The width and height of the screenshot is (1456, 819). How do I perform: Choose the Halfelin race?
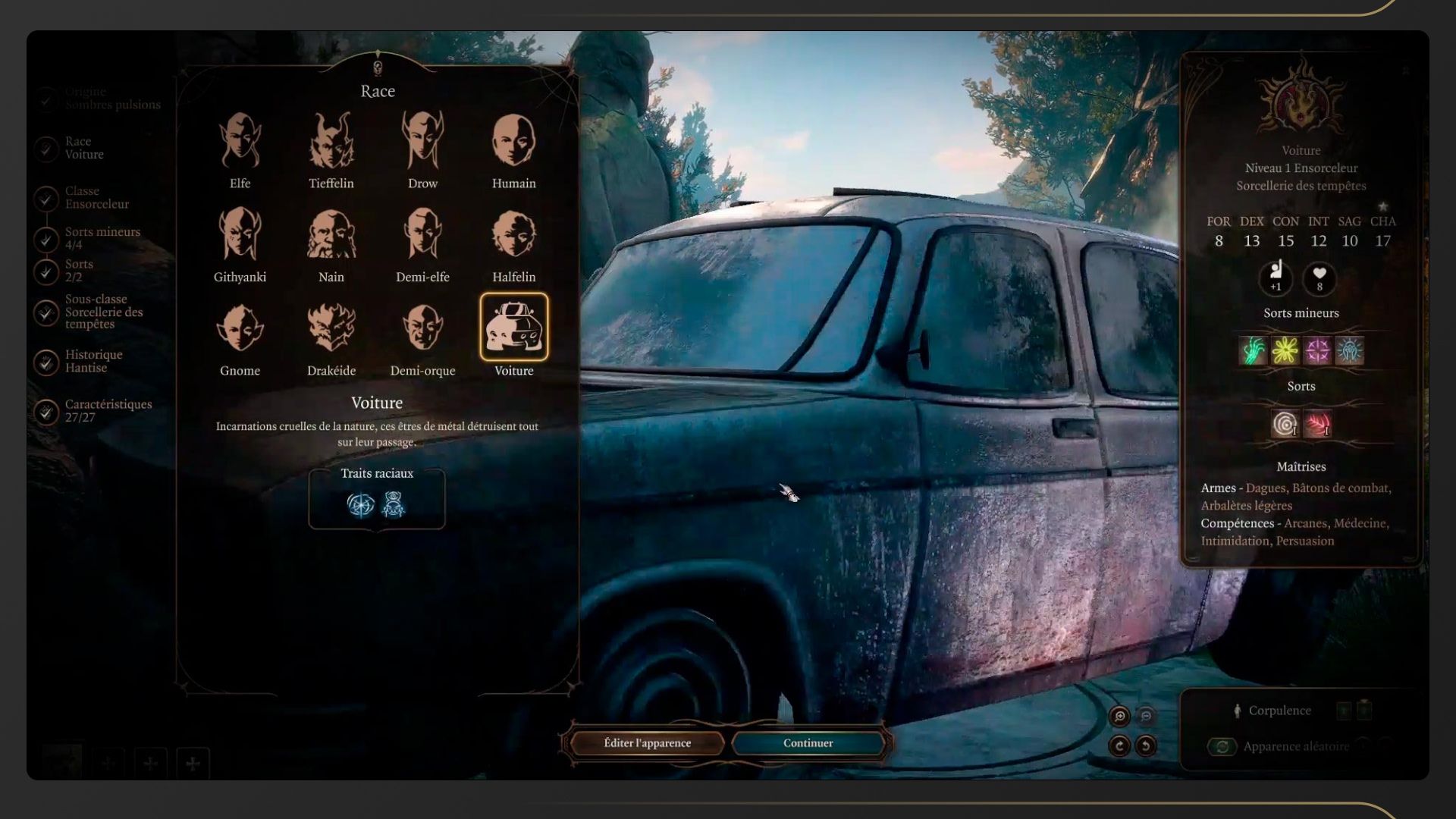[x=513, y=235]
